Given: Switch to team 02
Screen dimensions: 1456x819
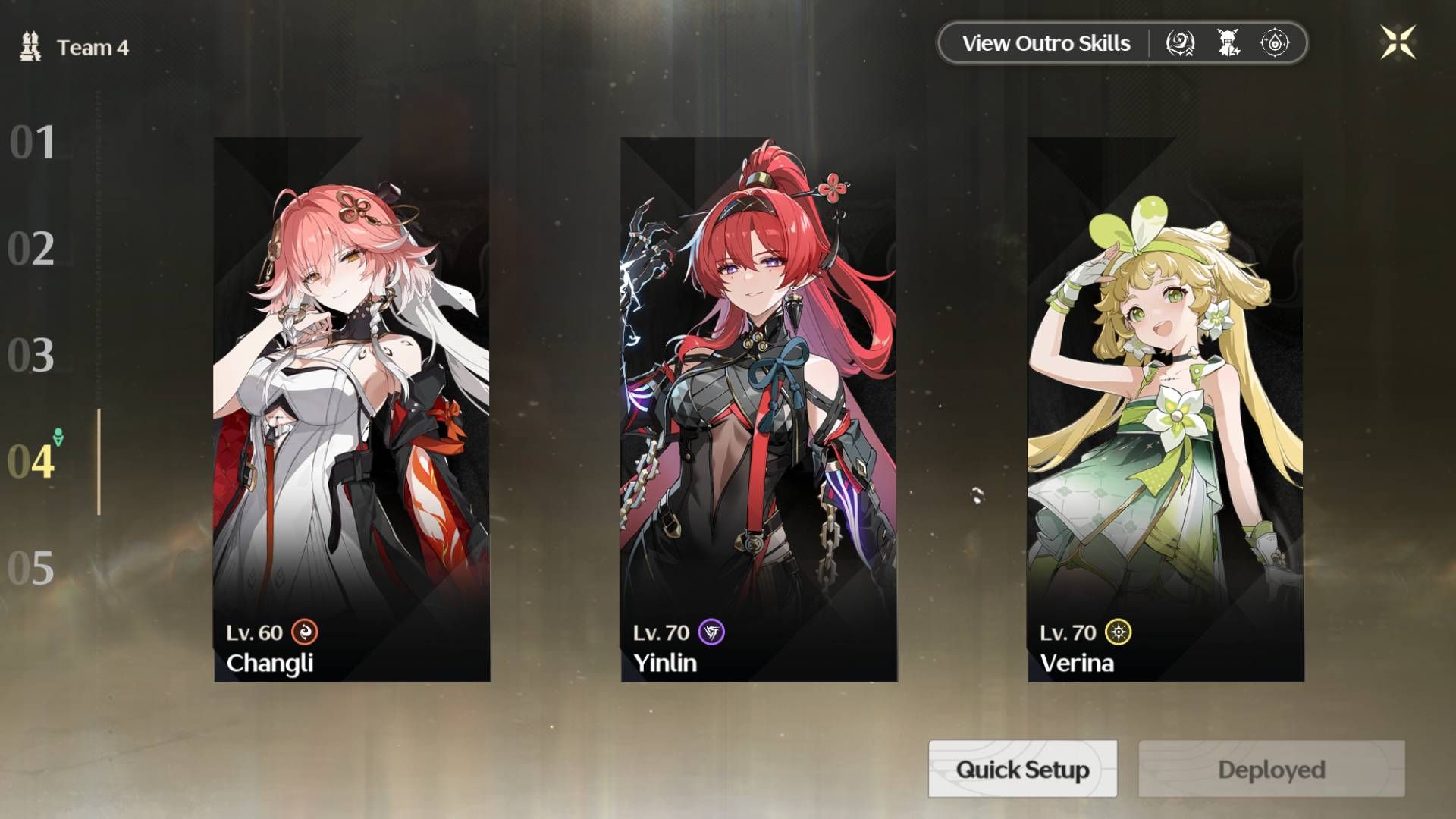Looking at the screenshot, I should [32, 249].
